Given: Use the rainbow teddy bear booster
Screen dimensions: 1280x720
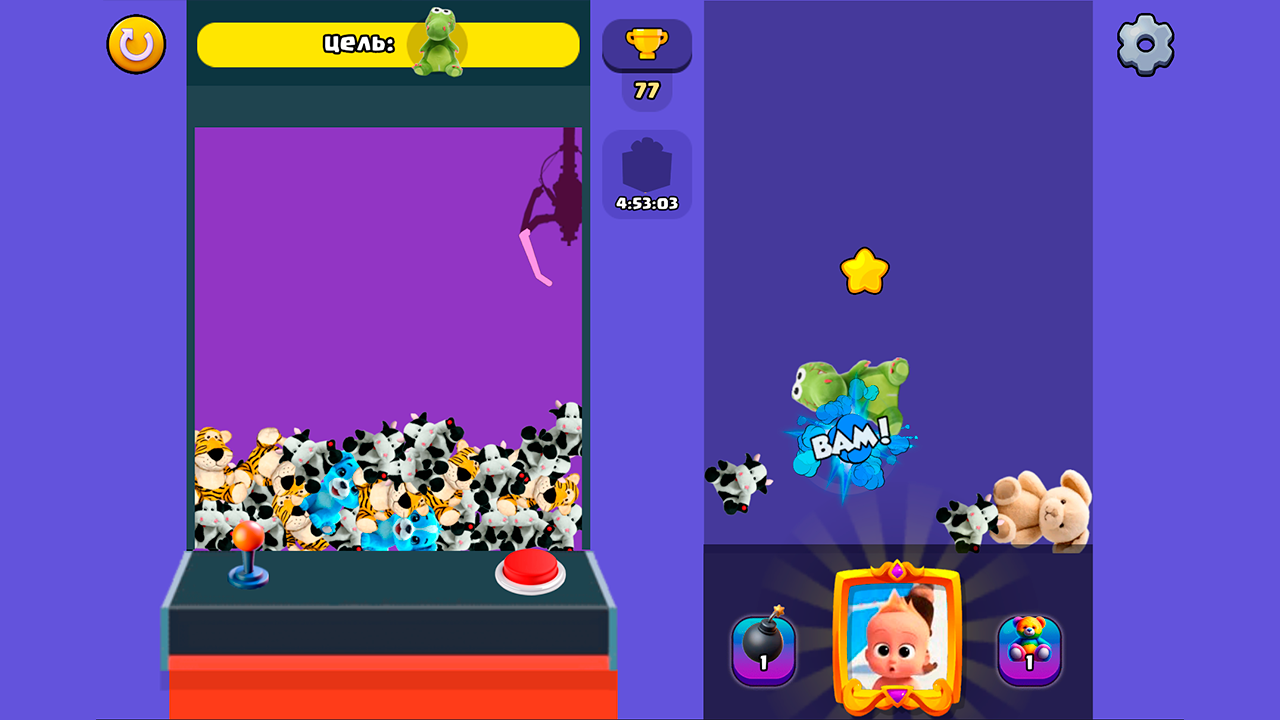Looking at the screenshot, I should point(1030,650).
